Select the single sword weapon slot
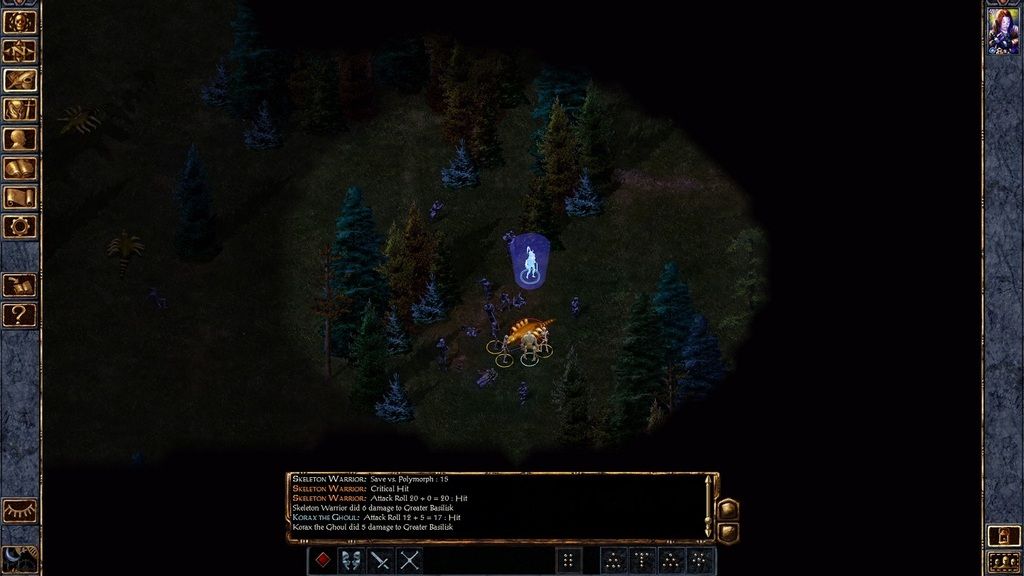The image size is (1024, 576). pyautogui.click(x=380, y=560)
